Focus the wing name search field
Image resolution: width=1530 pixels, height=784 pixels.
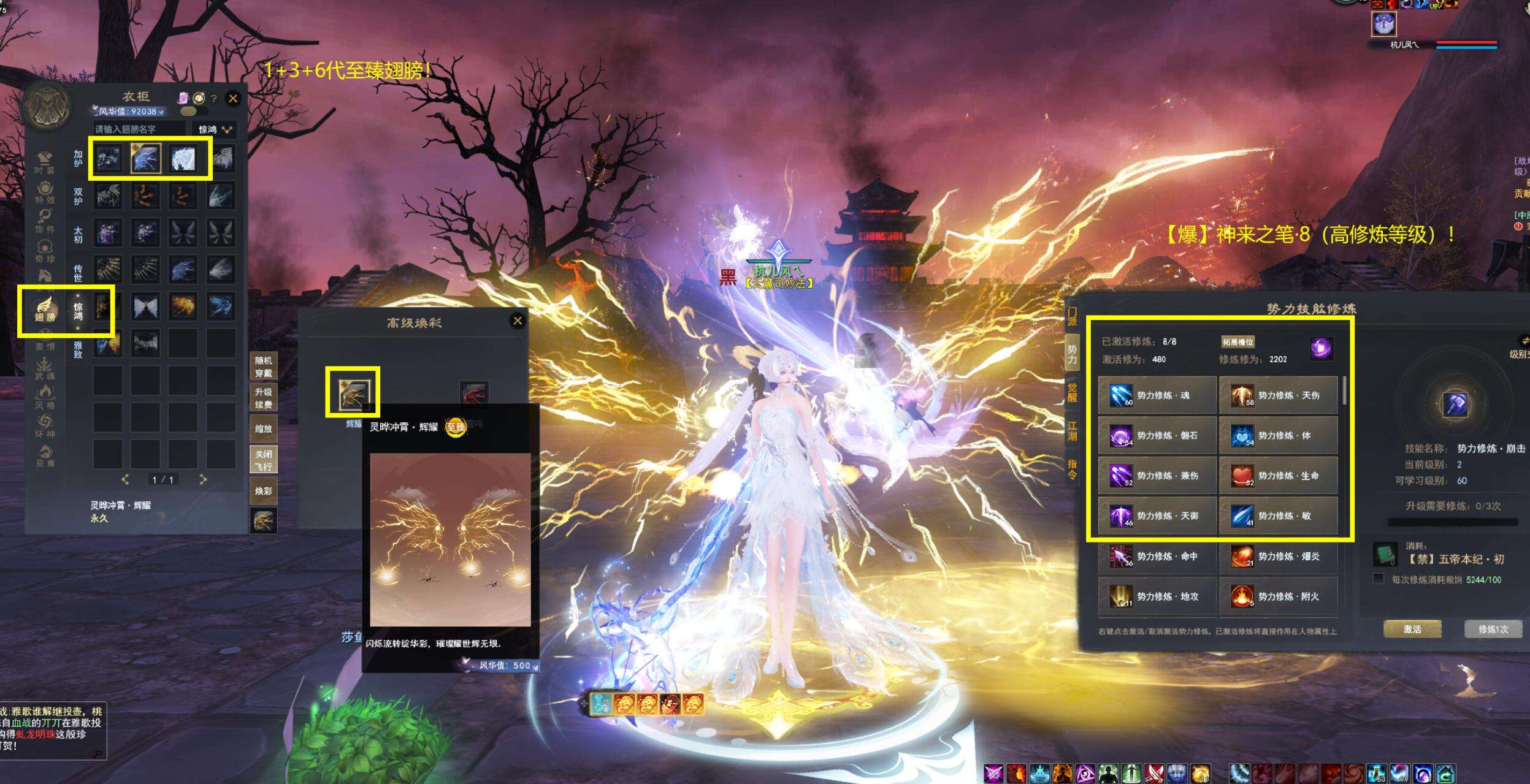(139, 129)
